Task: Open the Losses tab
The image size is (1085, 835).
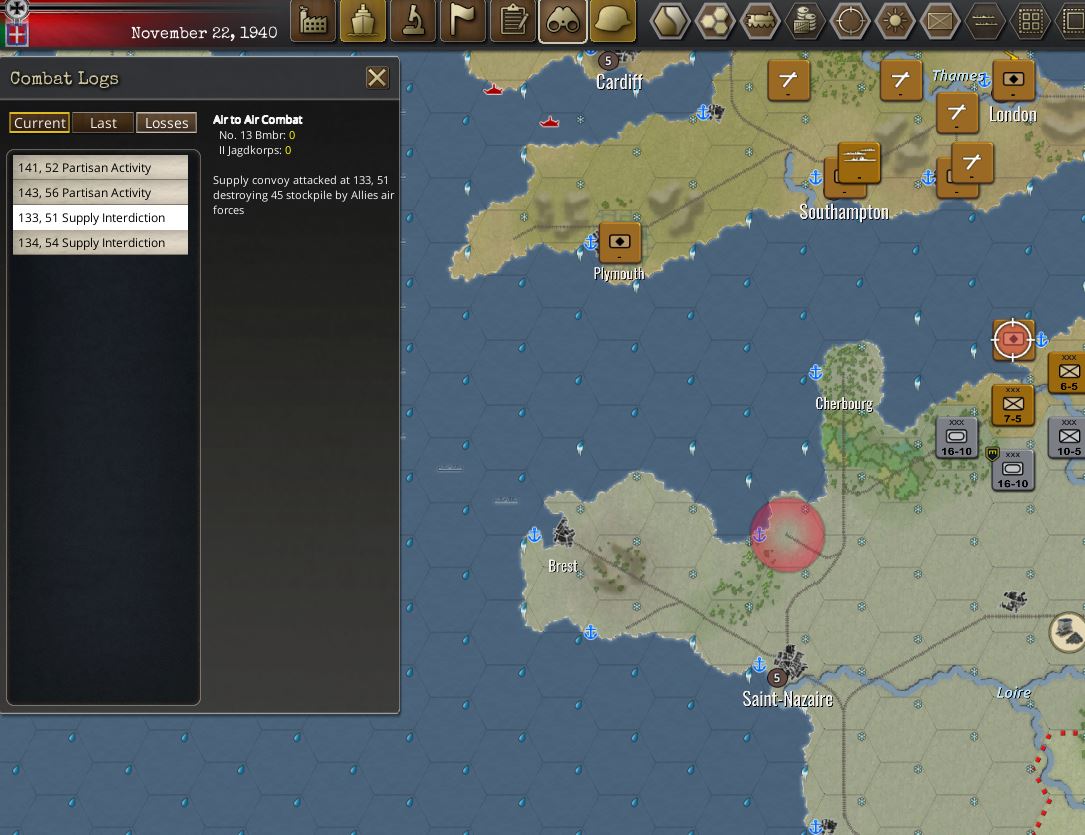Action: (x=166, y=122)
